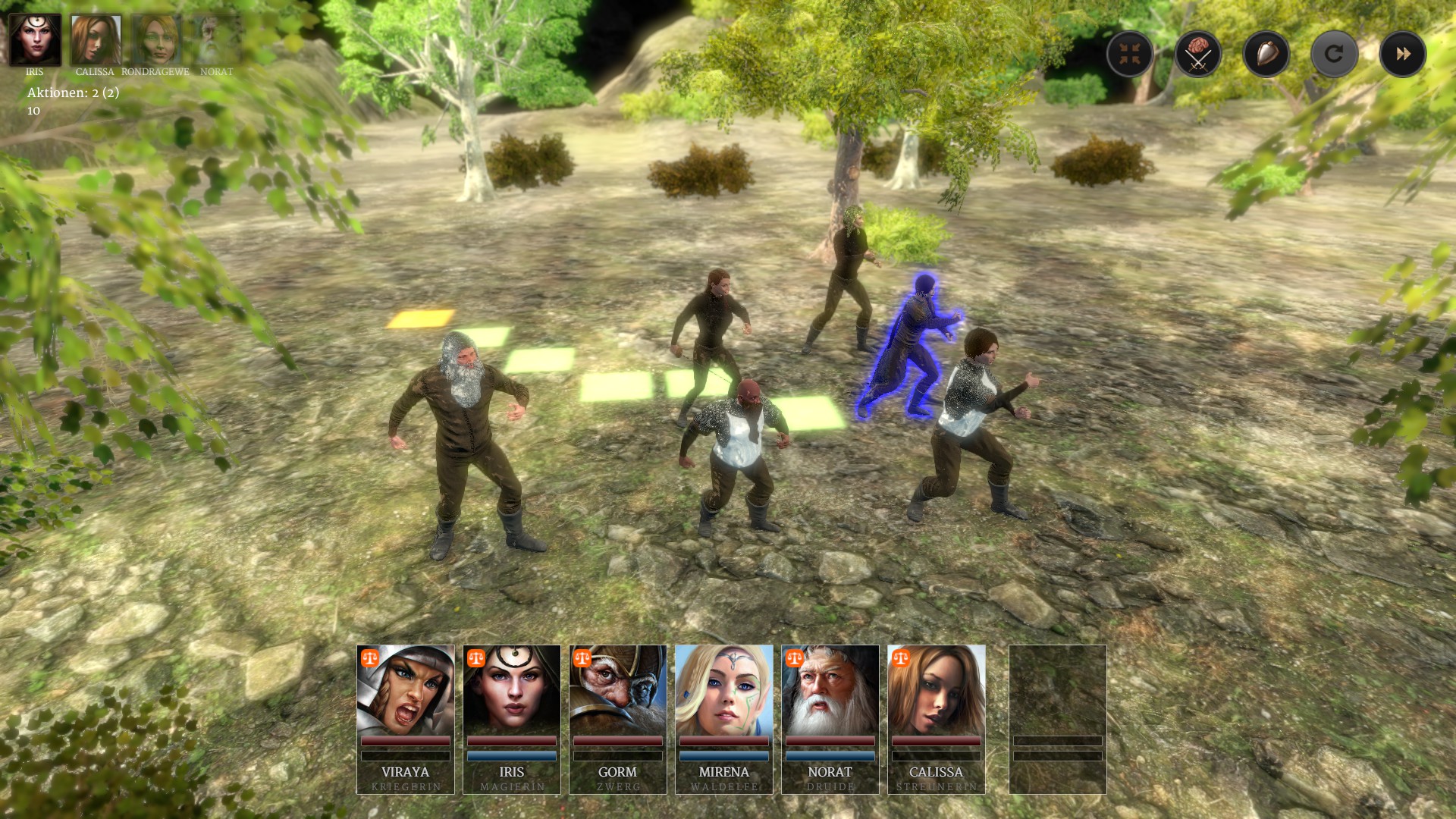This screenshot has width=1456, height=819.
Task: Choose Norat's faded turn order portrait
Action: pos(216,39)
